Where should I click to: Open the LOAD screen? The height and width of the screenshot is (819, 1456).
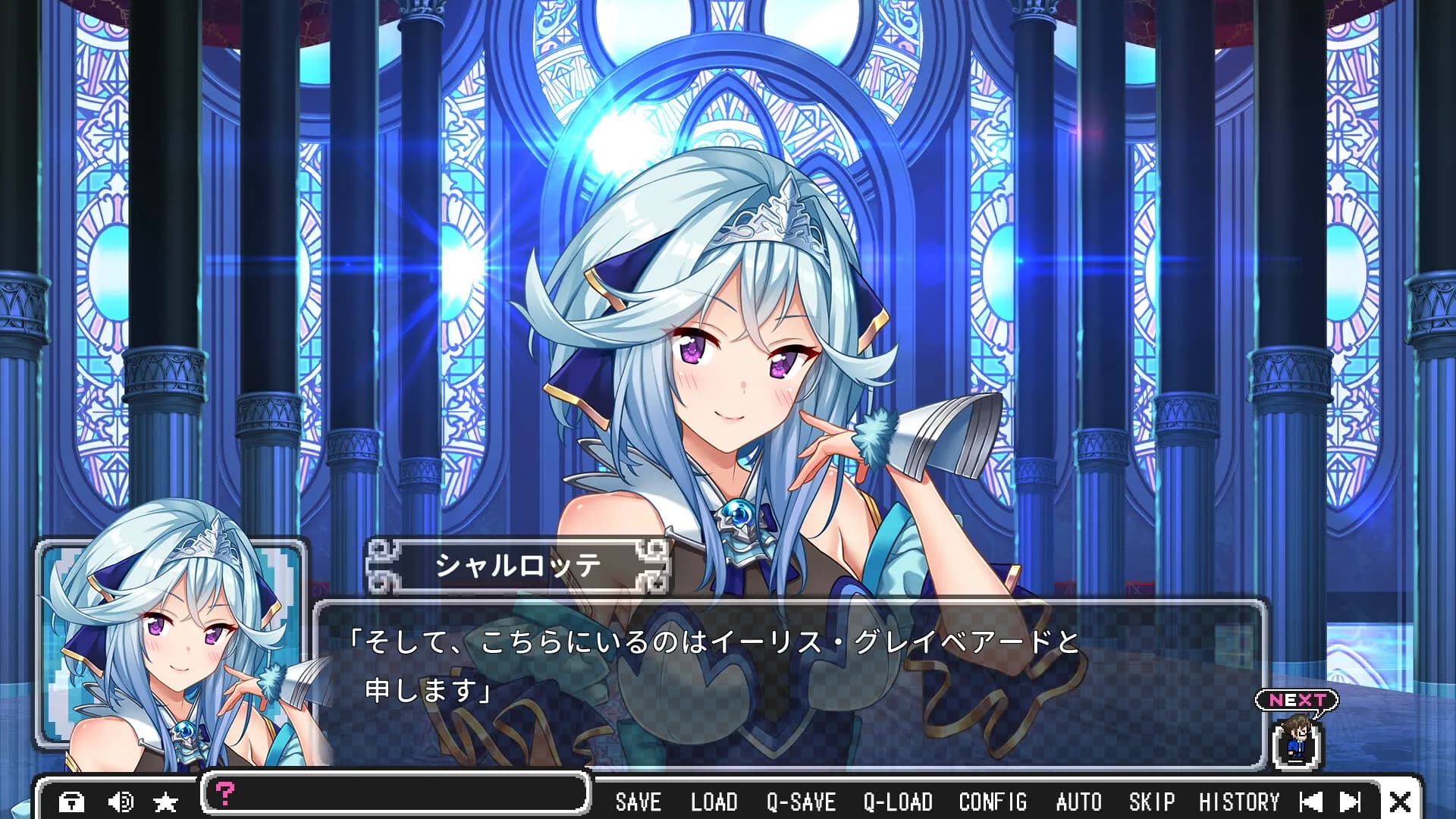pyautogui.click(x=714, y=802)
